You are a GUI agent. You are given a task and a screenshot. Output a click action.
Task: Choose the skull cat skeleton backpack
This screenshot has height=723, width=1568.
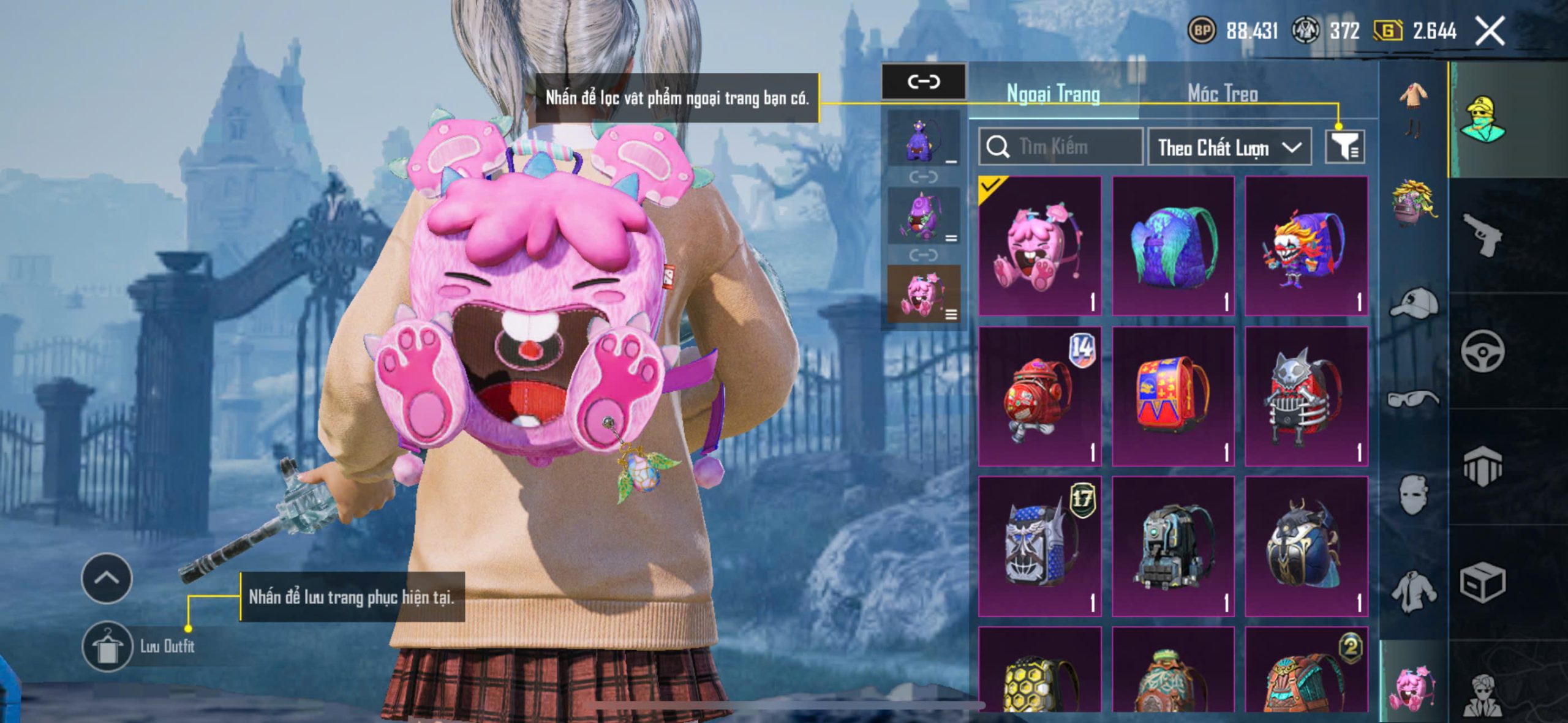[x=1306, y=396]
